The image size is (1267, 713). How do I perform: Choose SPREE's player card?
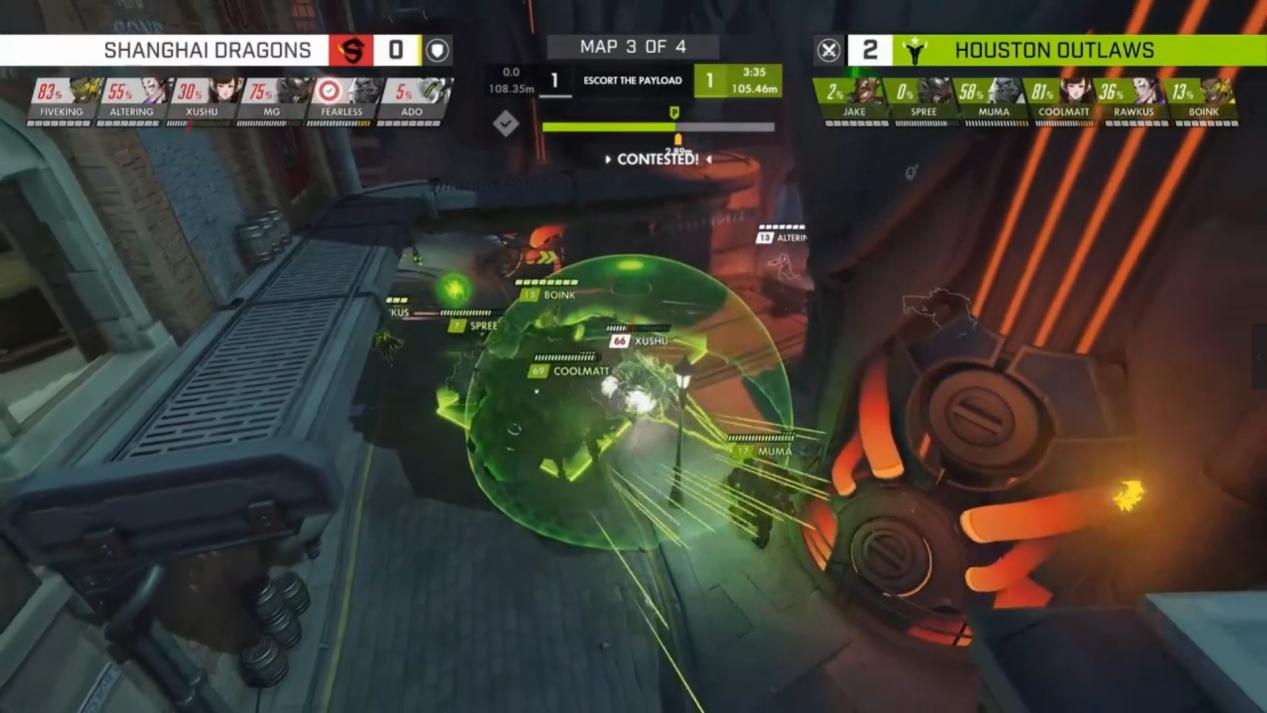click(924, 101)
